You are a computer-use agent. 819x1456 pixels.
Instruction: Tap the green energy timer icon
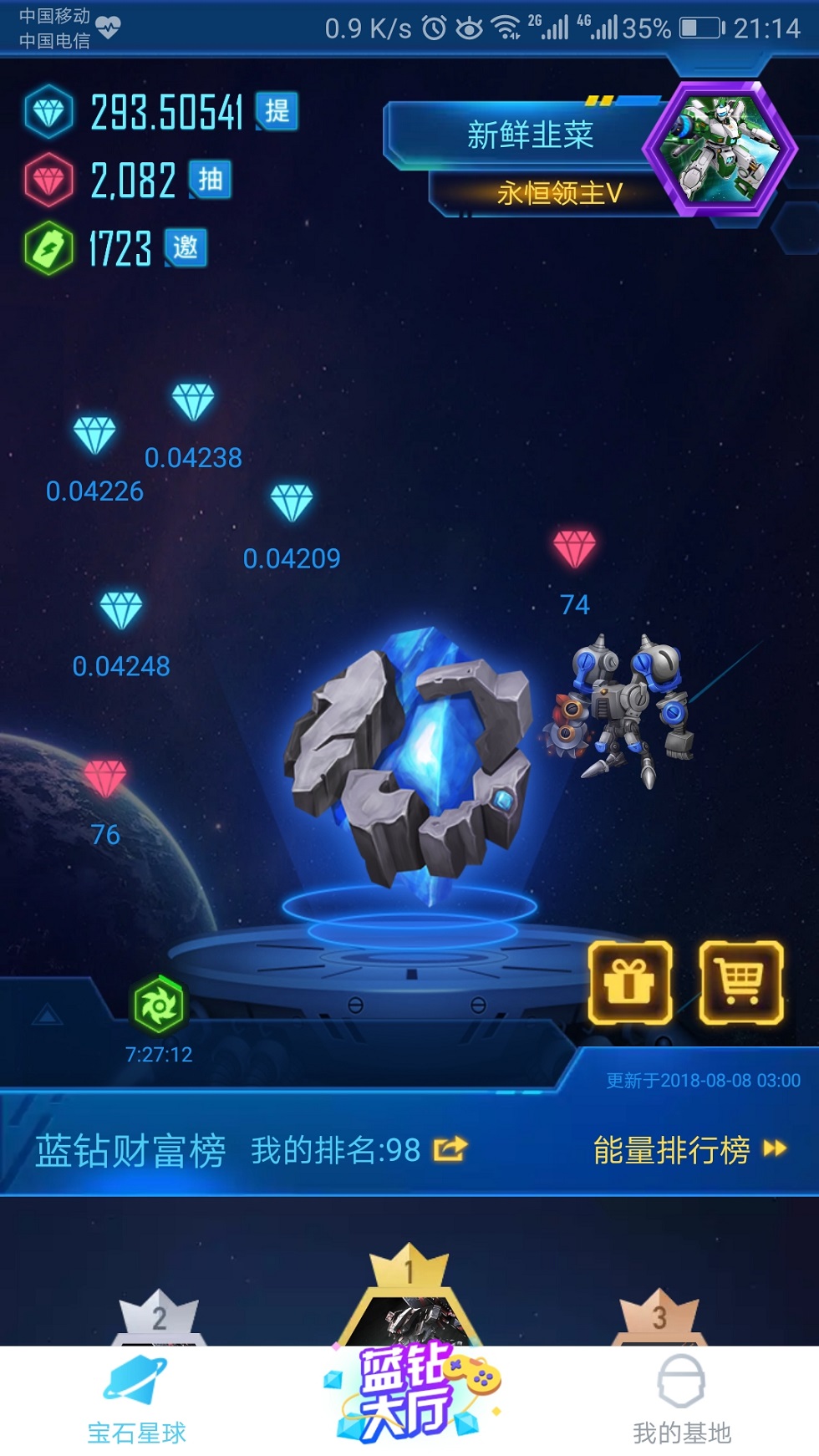click(x=158, y=1005)
